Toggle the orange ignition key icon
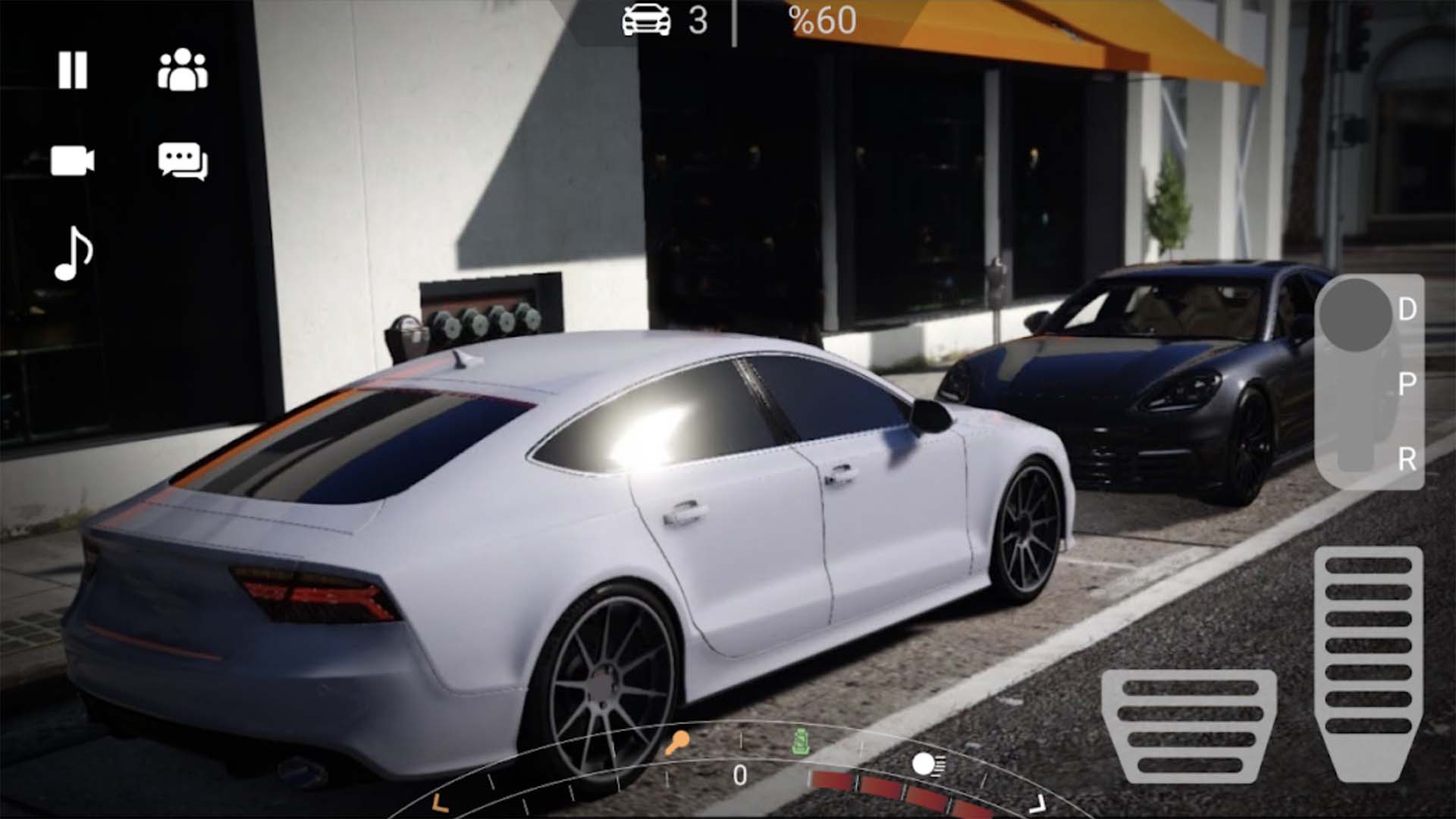Screen dimensions: 1456x819 click(x=677, y=742)
